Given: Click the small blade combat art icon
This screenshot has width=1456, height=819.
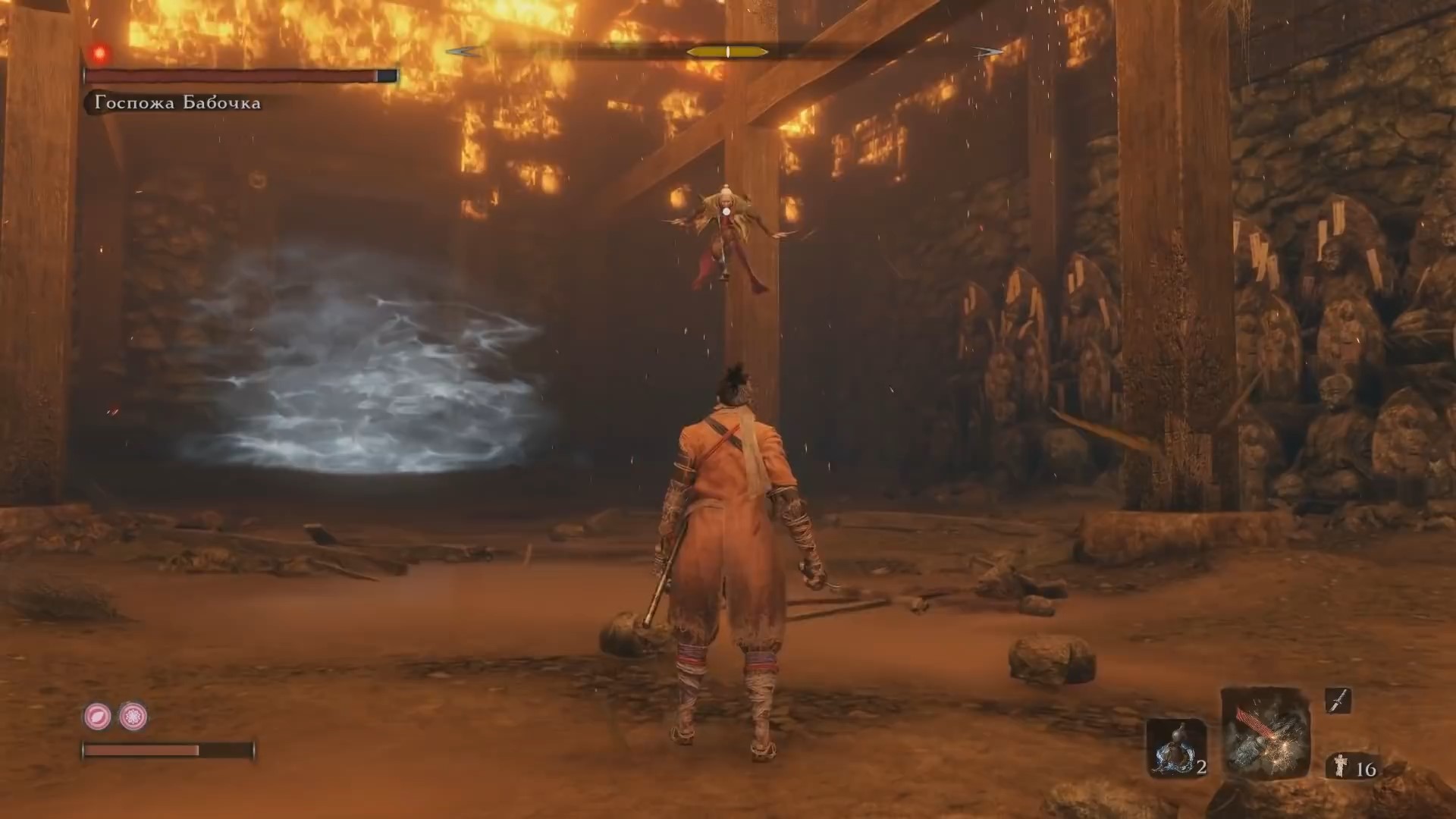Looking at the screenshot, I should 1338,701.
